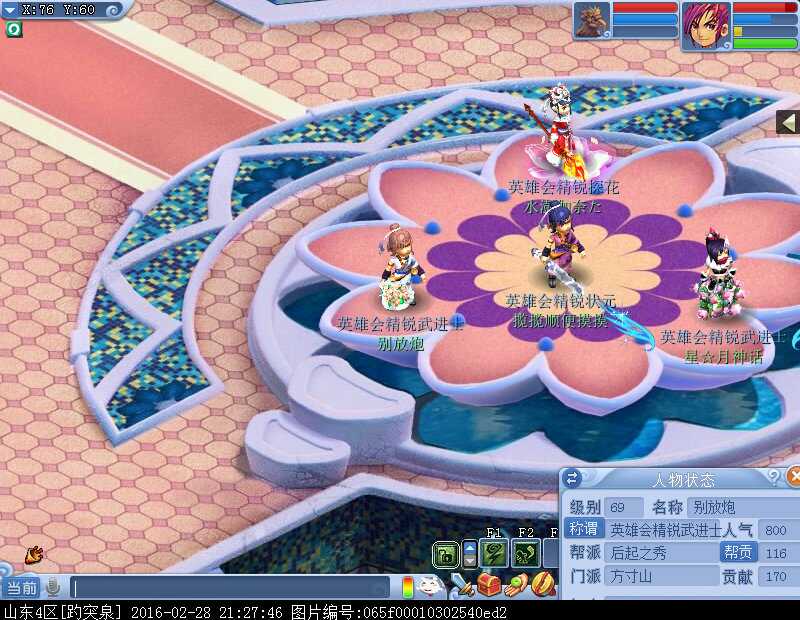The width and height of the screenshot is (800, 620).
Task: Activate the voice microphone button
Action: click(x=52, y=588)
